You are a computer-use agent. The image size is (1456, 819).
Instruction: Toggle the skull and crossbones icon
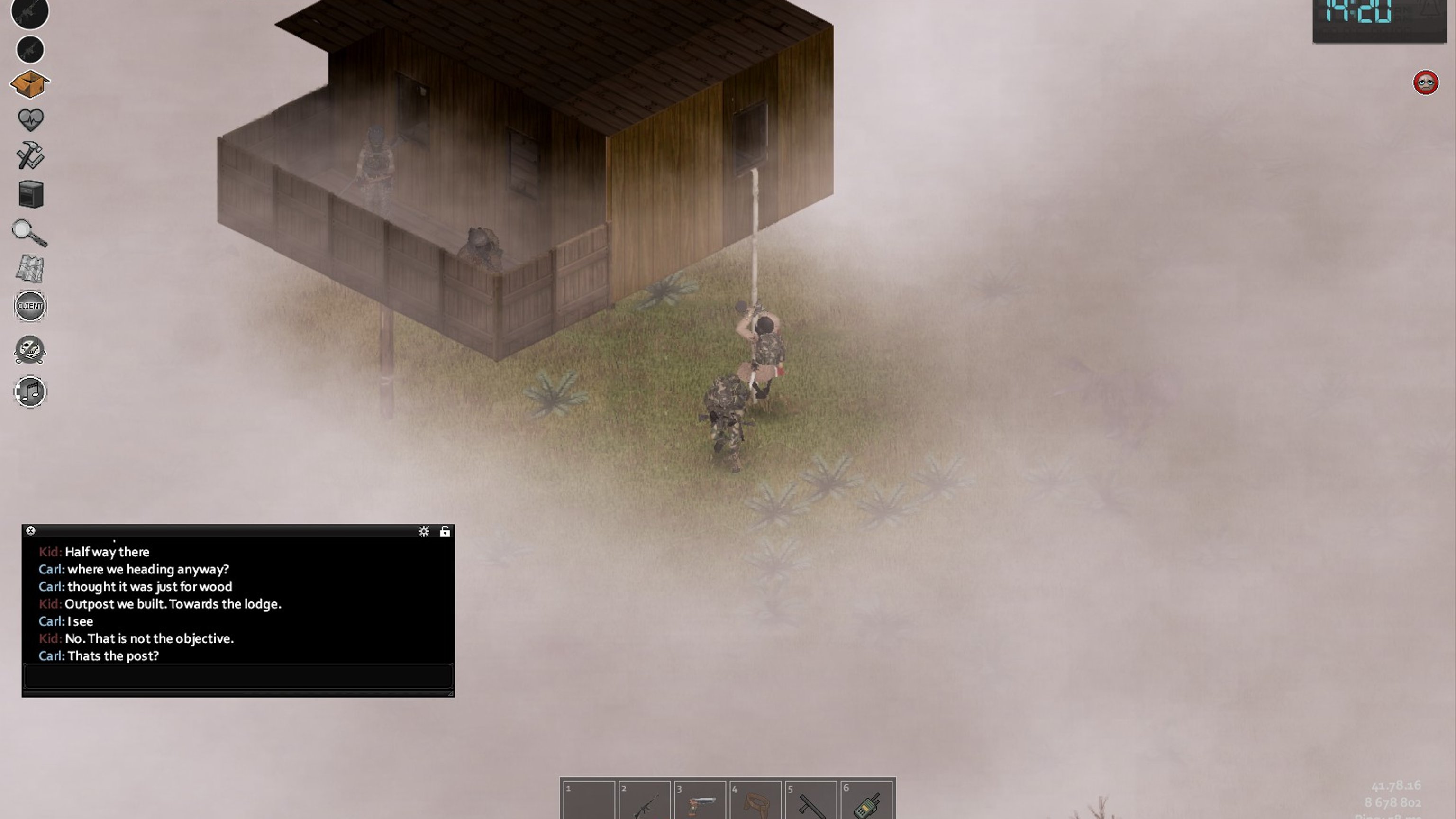30,350
